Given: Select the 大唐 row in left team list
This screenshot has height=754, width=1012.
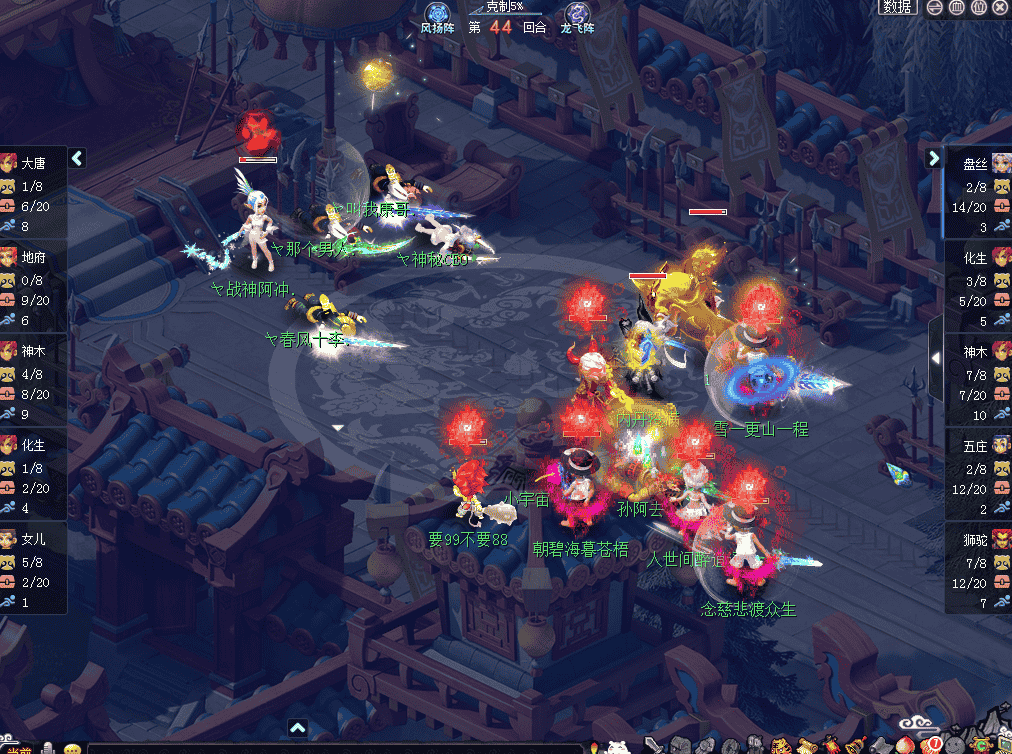Looking at the screenshot, I should tap(33, 191).
